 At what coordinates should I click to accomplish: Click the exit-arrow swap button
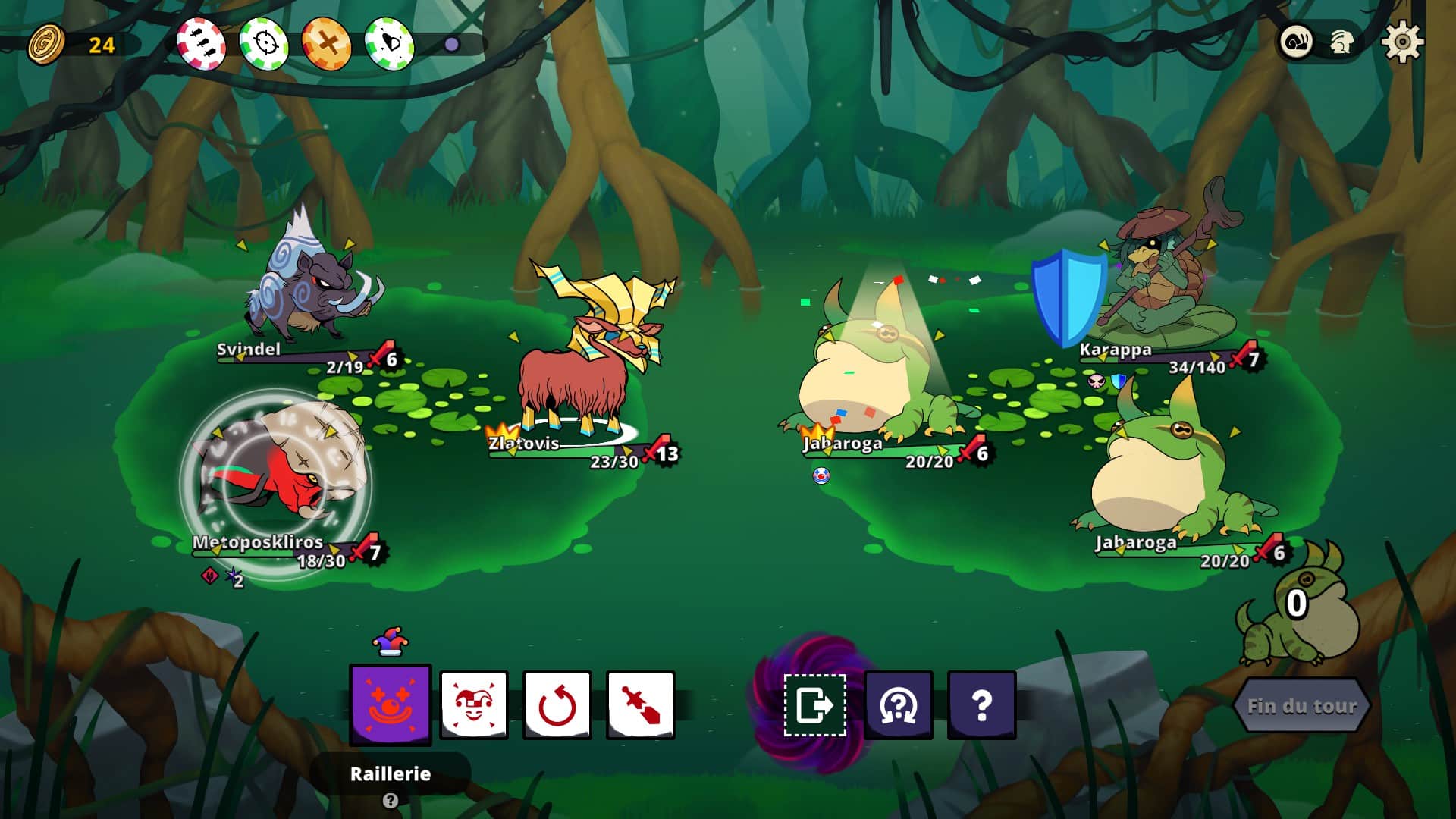(x=814, y=704)
